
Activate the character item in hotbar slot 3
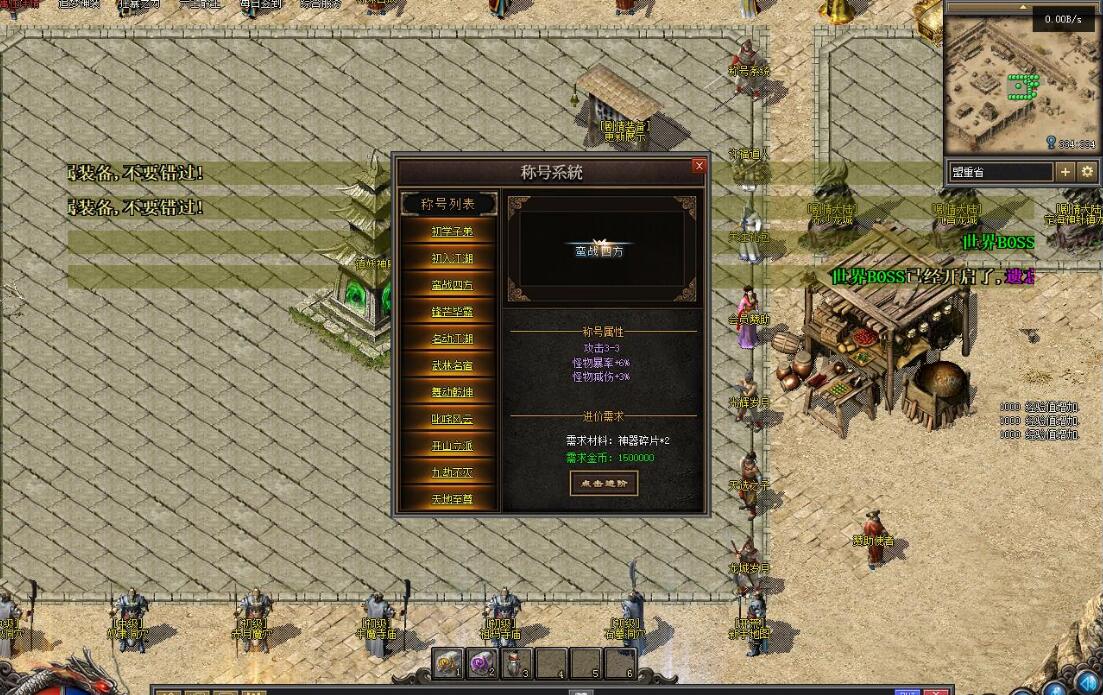coord(516,663)
